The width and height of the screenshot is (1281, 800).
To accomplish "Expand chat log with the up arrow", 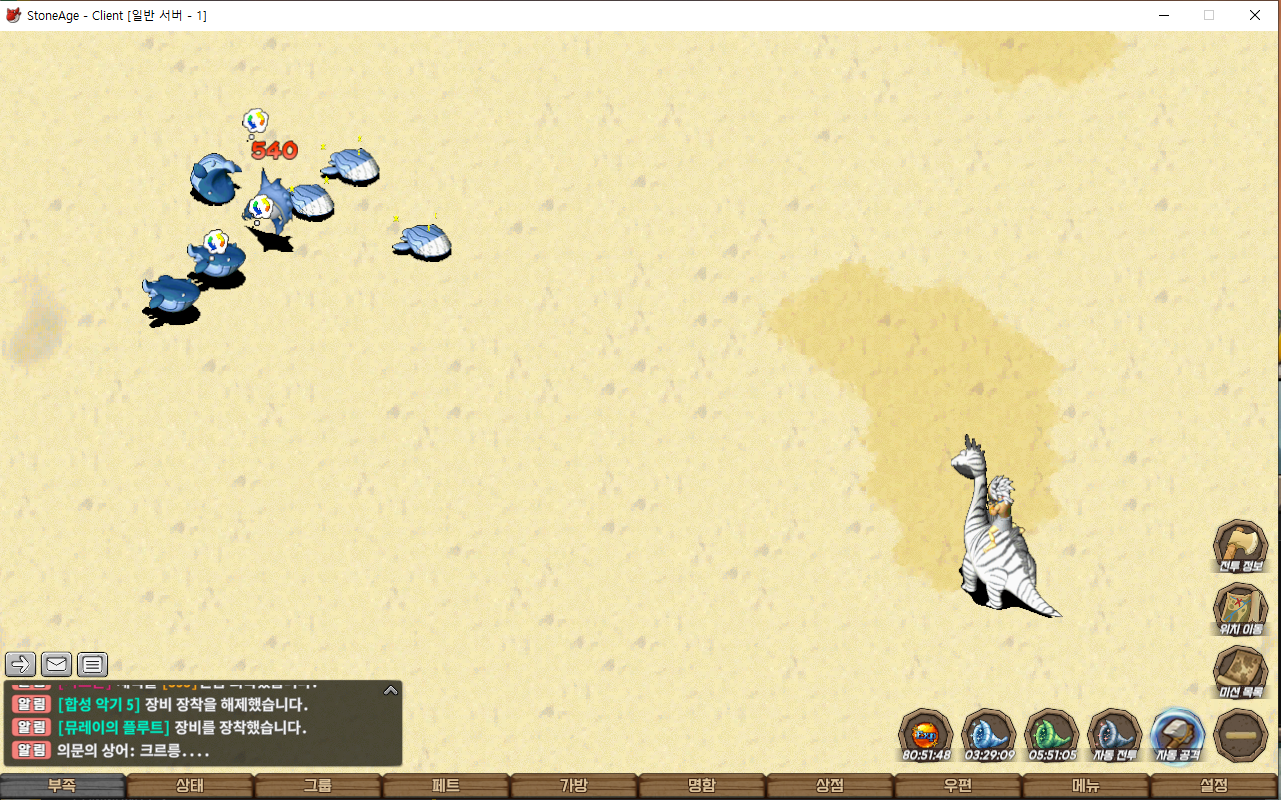I will 391,690.
